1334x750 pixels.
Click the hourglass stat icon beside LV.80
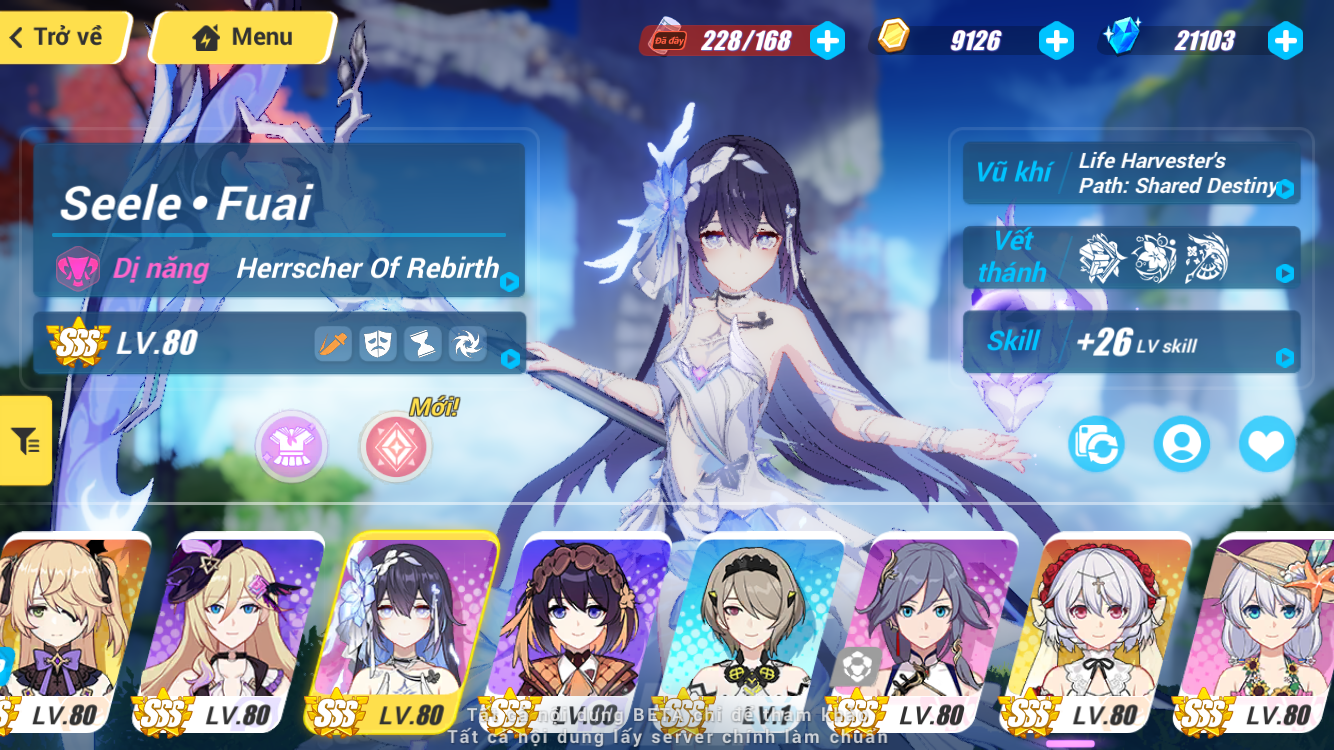click(x=422, y=344)
